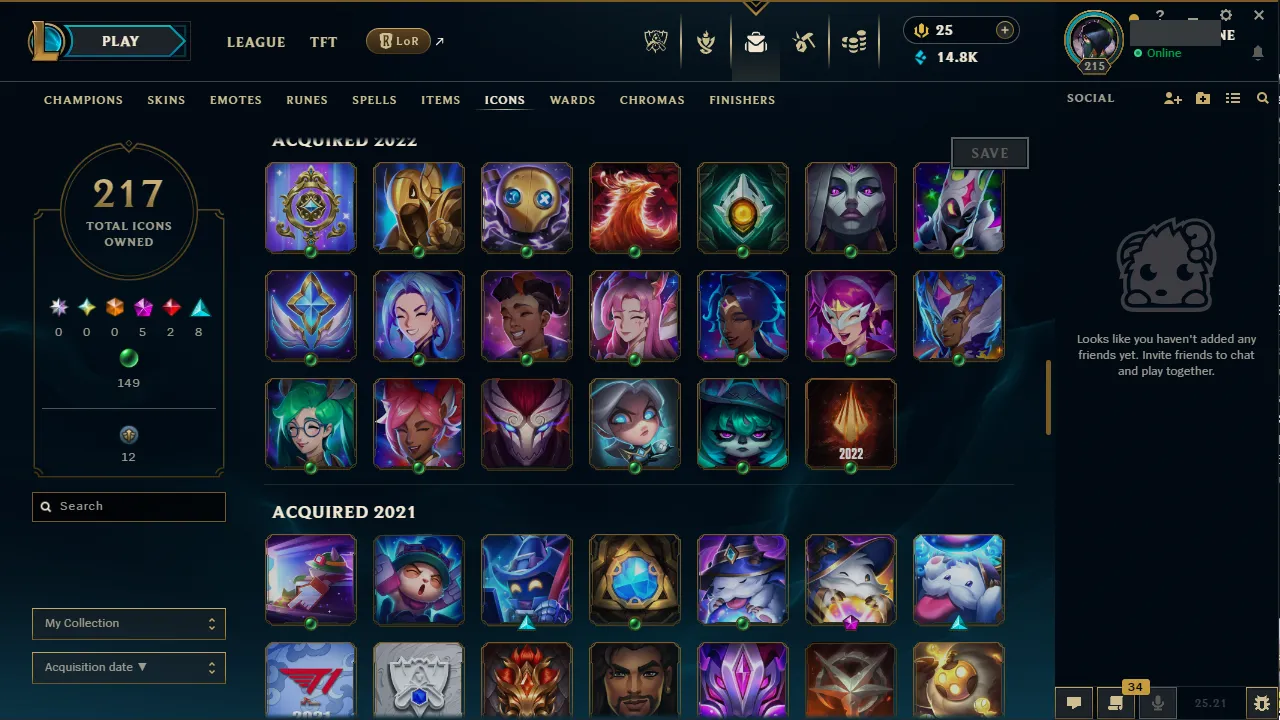Switch to the CHROMAS tab
Image resolution: width=1280 pixels, height=720 pixels.
pos(652,100)
